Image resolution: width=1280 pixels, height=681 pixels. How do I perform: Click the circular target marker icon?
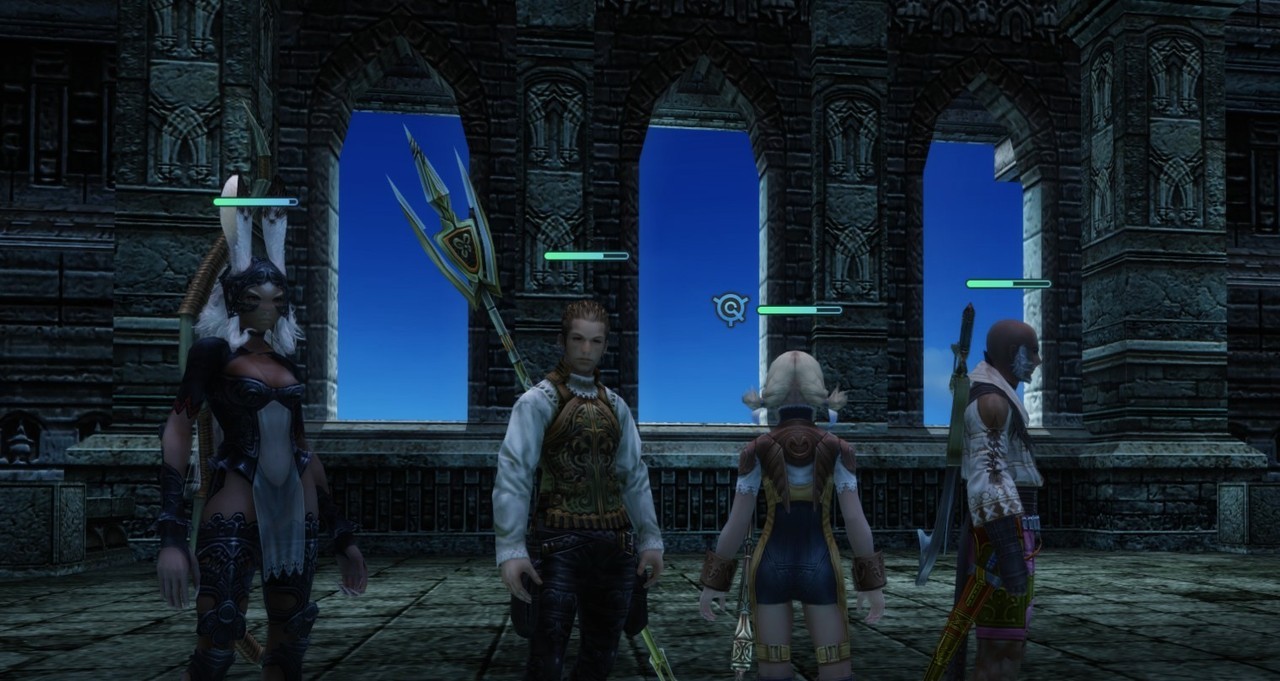pyautogui.click(x=731, y=309)
